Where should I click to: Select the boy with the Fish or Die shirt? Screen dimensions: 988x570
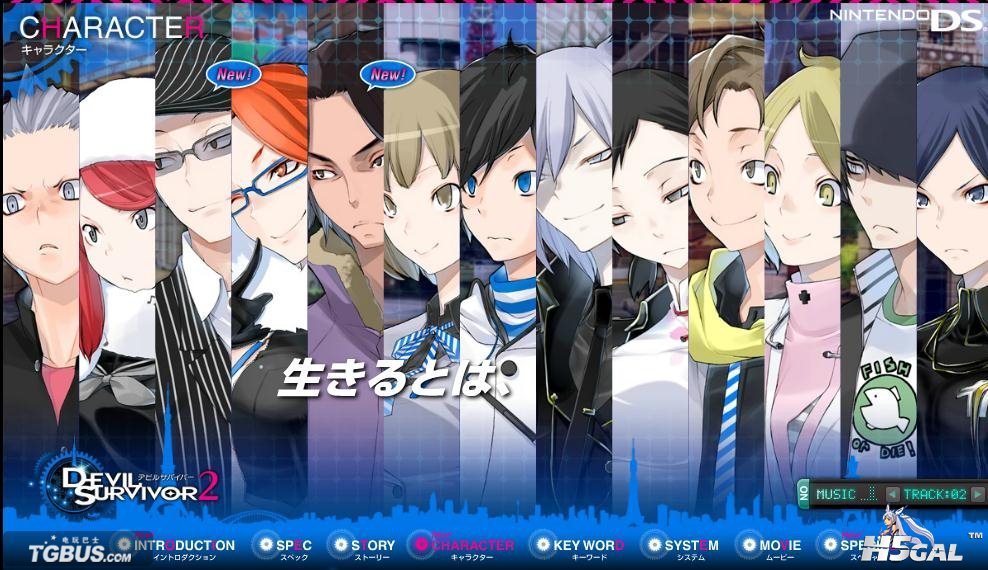point(877,250)
